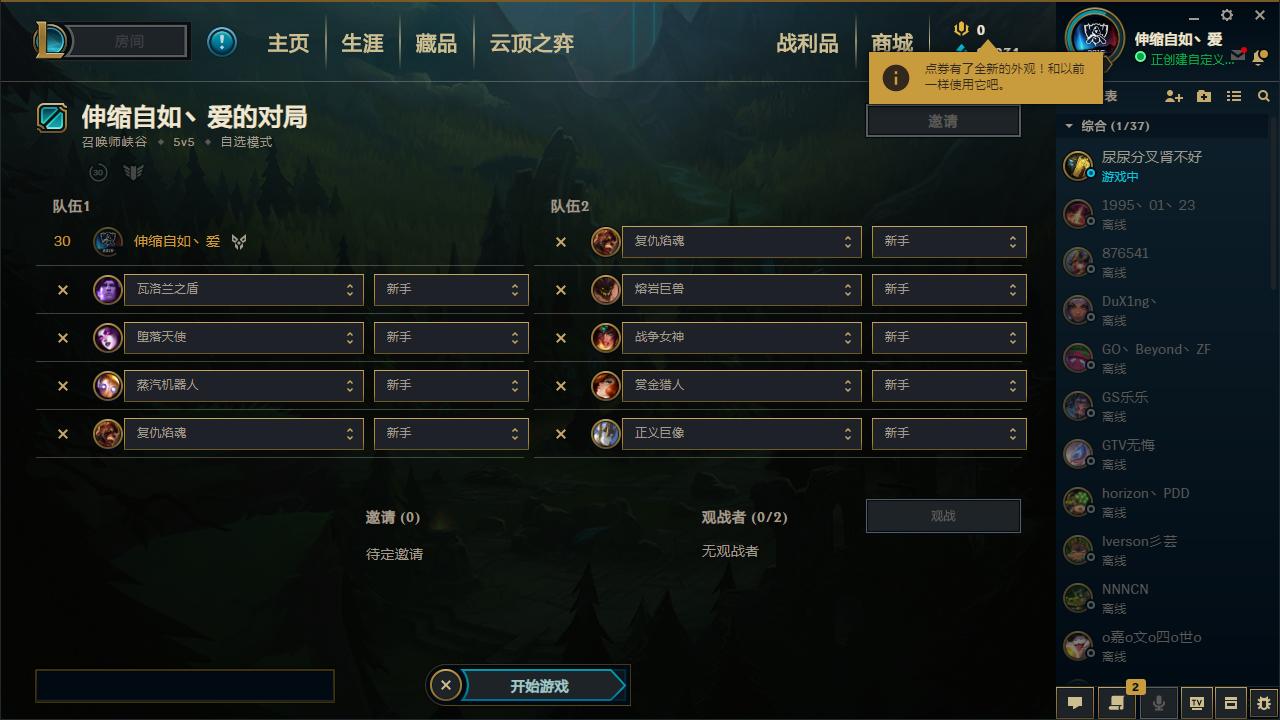
Task: Open the chat bubble icon at bottom right
Action: pos(1075,703)
